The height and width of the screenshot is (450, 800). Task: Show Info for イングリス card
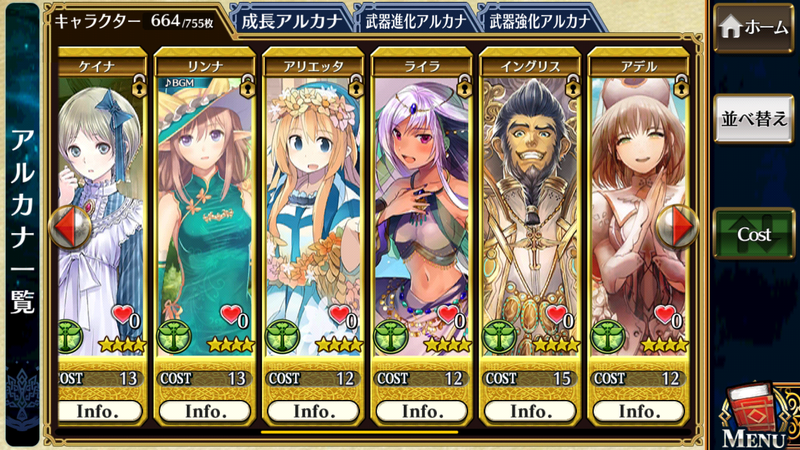[x=529, y=411]
